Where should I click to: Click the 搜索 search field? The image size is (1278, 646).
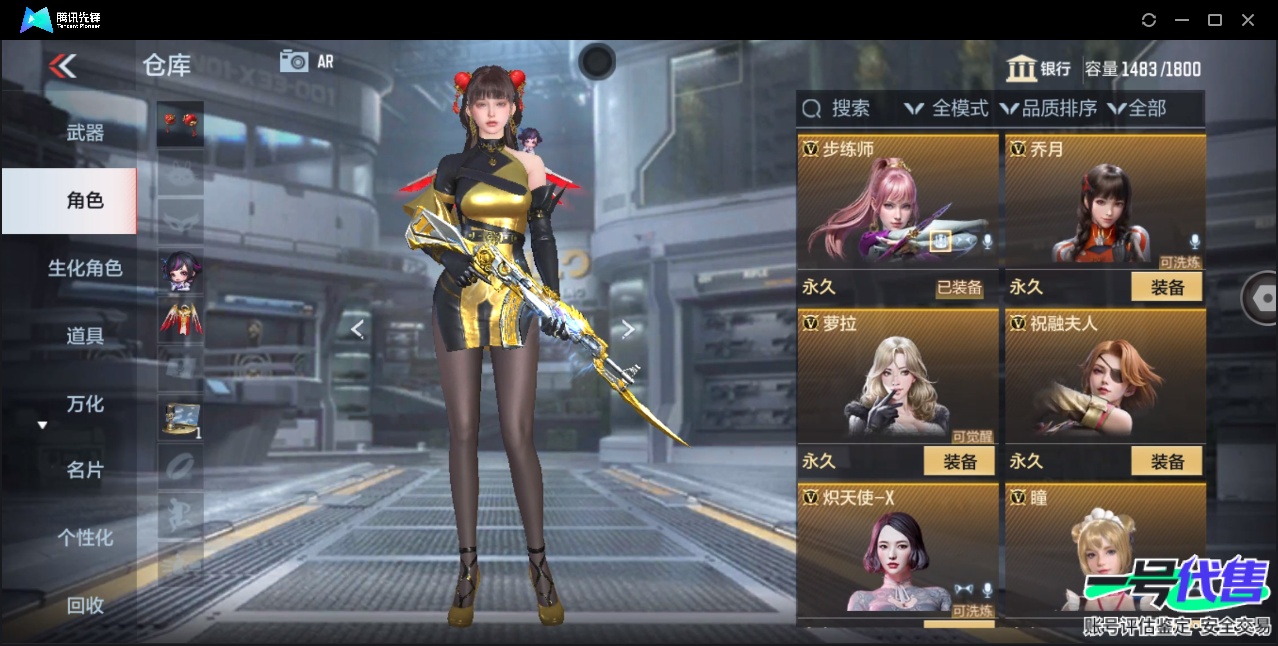tap(838, 108)
